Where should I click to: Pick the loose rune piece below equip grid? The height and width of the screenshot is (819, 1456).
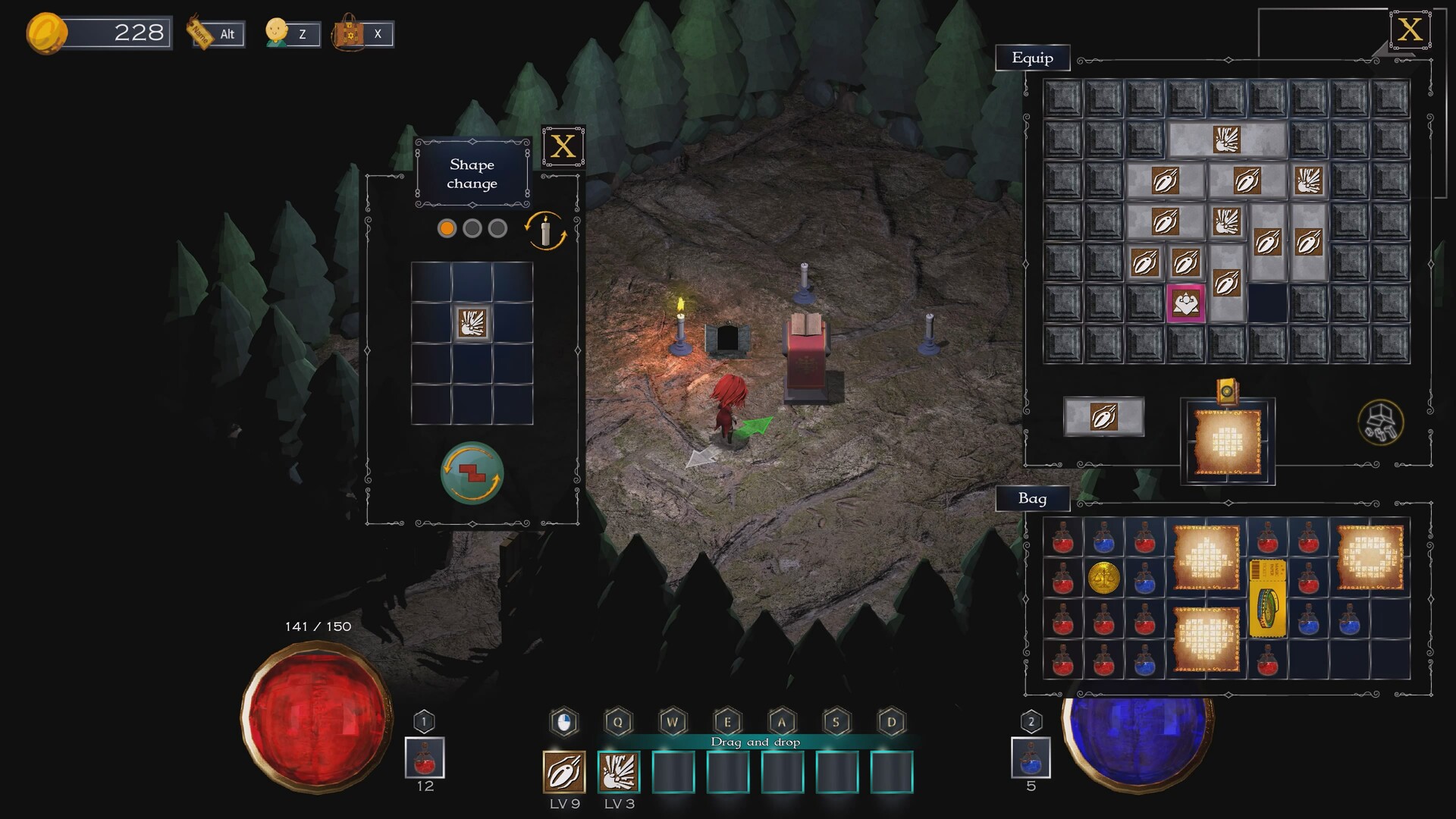click(1103, 416)
